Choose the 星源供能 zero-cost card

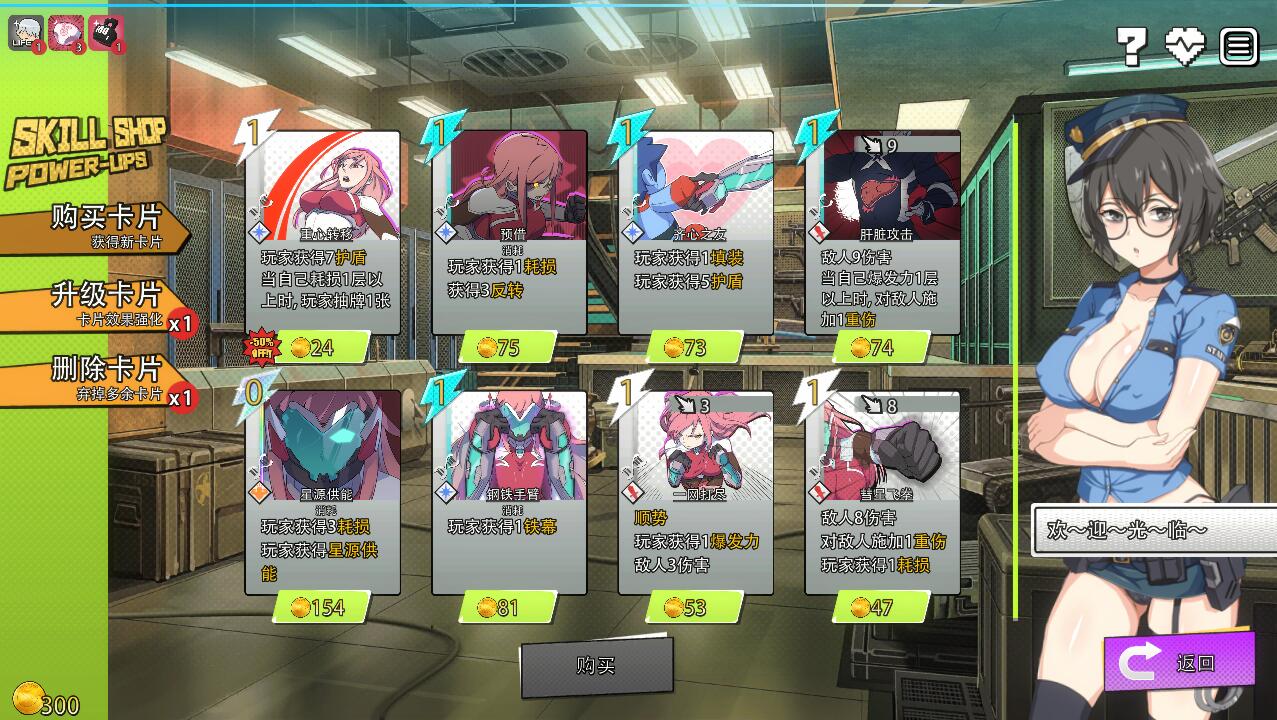(x=323, y=492)
